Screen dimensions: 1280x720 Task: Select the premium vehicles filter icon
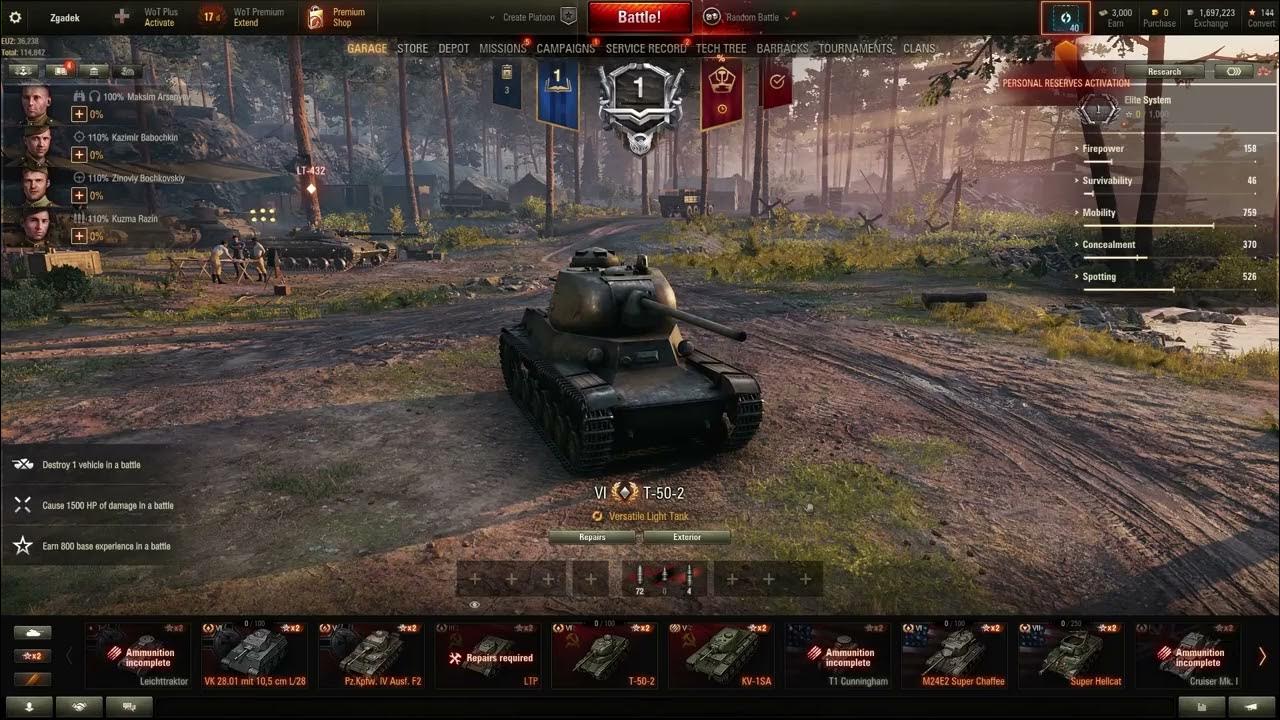click(x=33, y=678)
